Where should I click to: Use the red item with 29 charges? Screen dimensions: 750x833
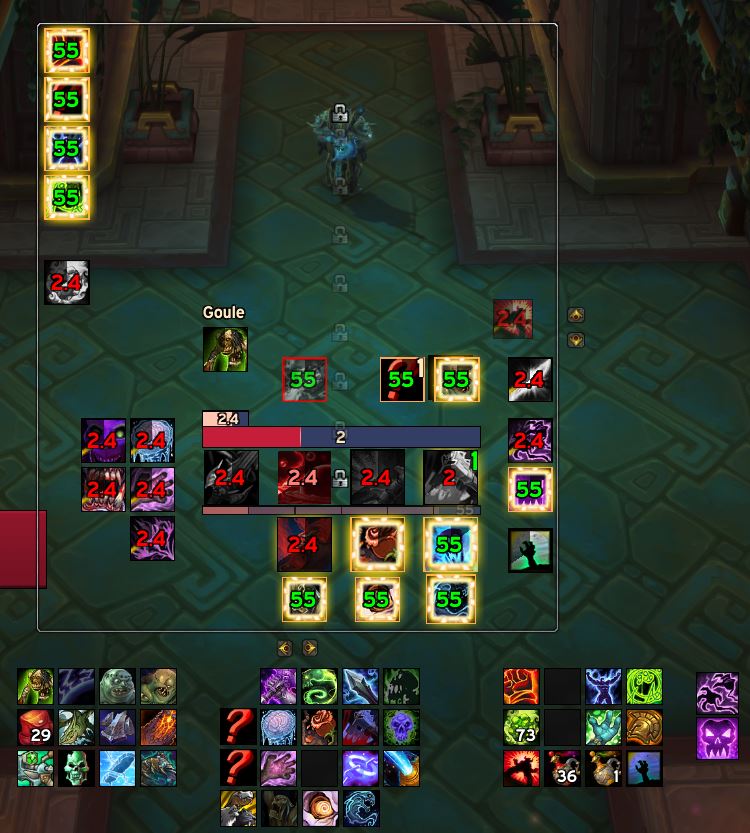[x=35, y=728]
